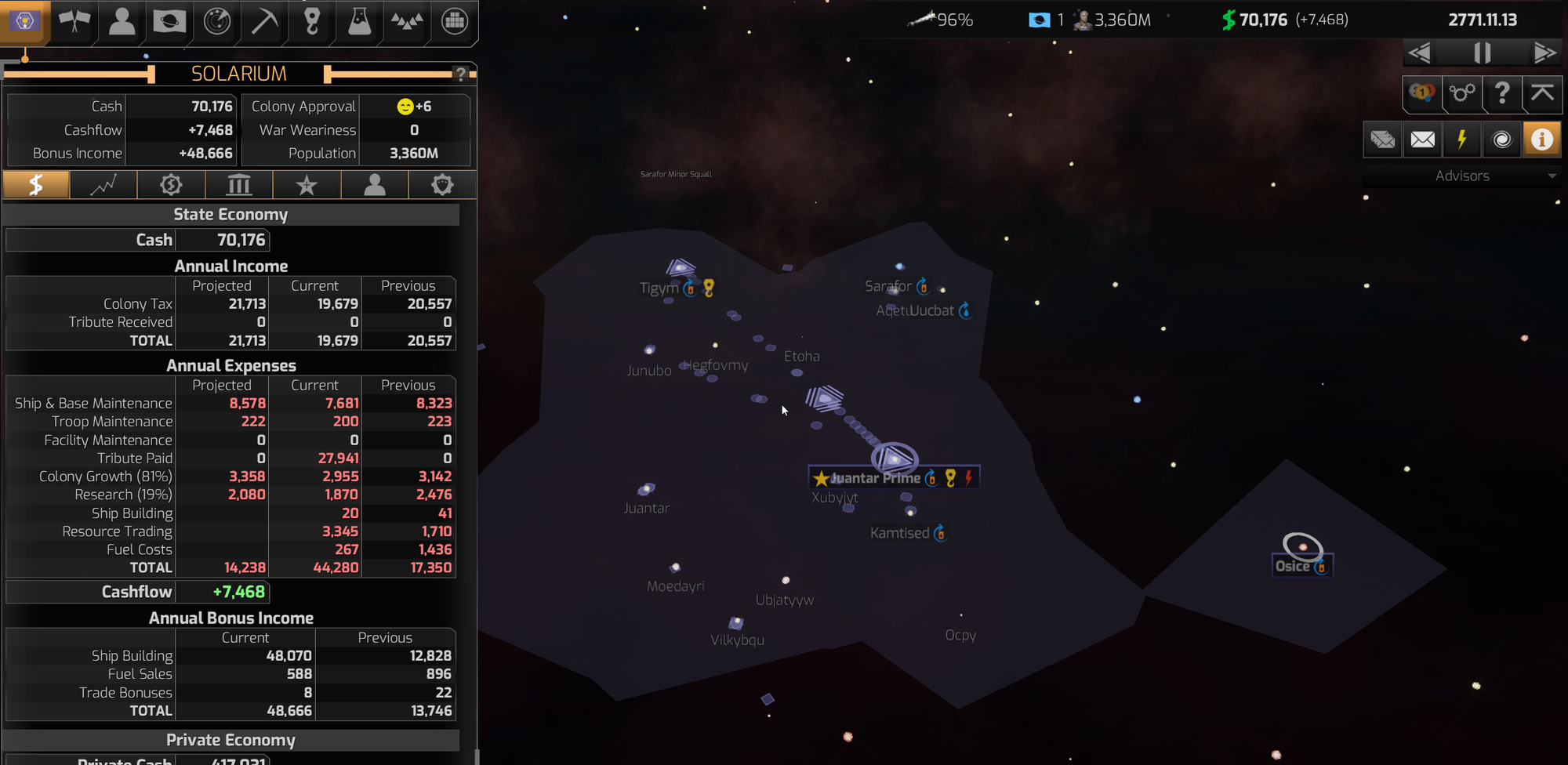Viewport: 1568px width, 765px height.
Task: Open the planet flag colonies panel
Action: pyautogui.click(x=169, y=21)
